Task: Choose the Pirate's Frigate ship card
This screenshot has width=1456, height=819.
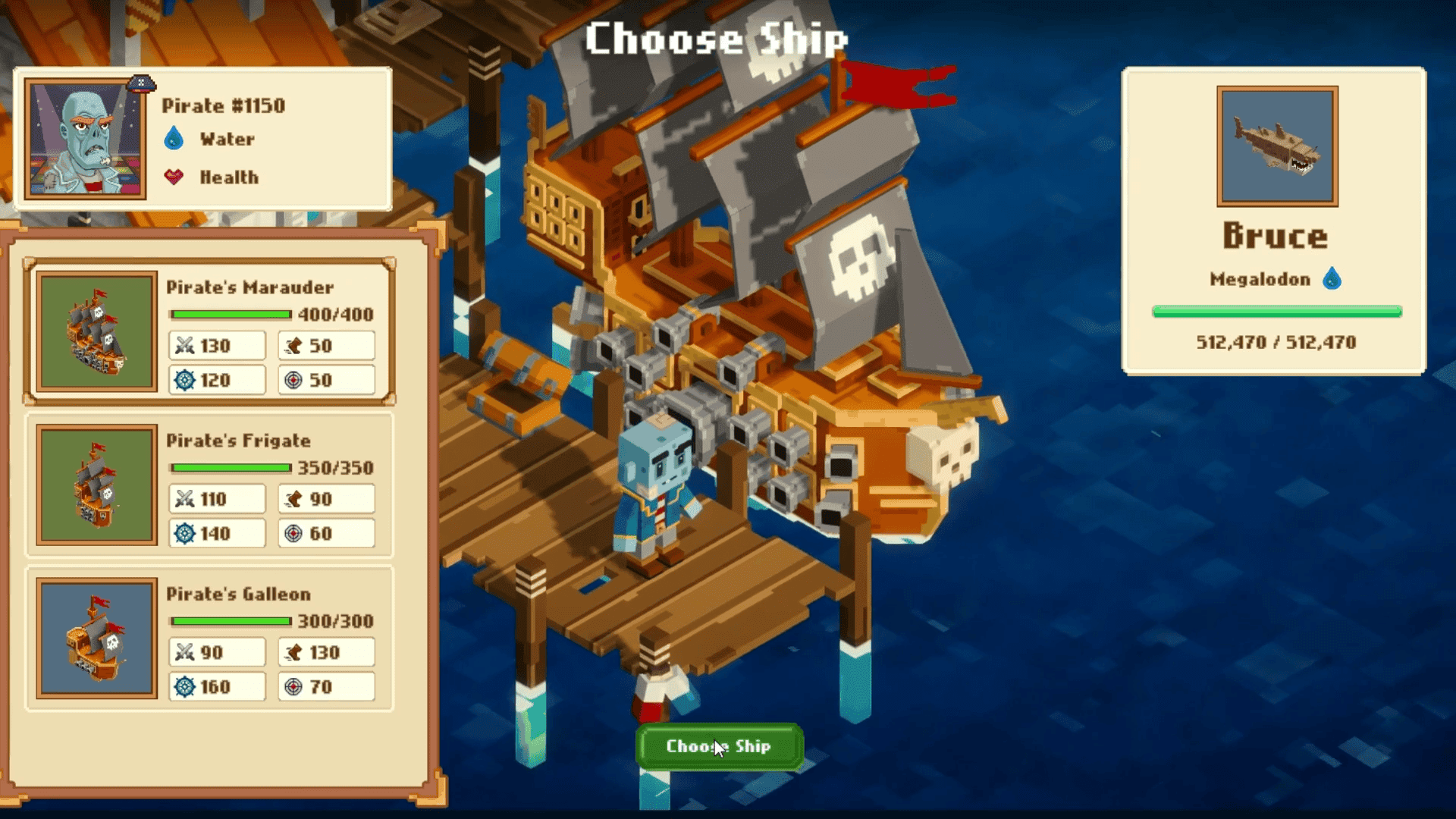Action: point(209,485)
